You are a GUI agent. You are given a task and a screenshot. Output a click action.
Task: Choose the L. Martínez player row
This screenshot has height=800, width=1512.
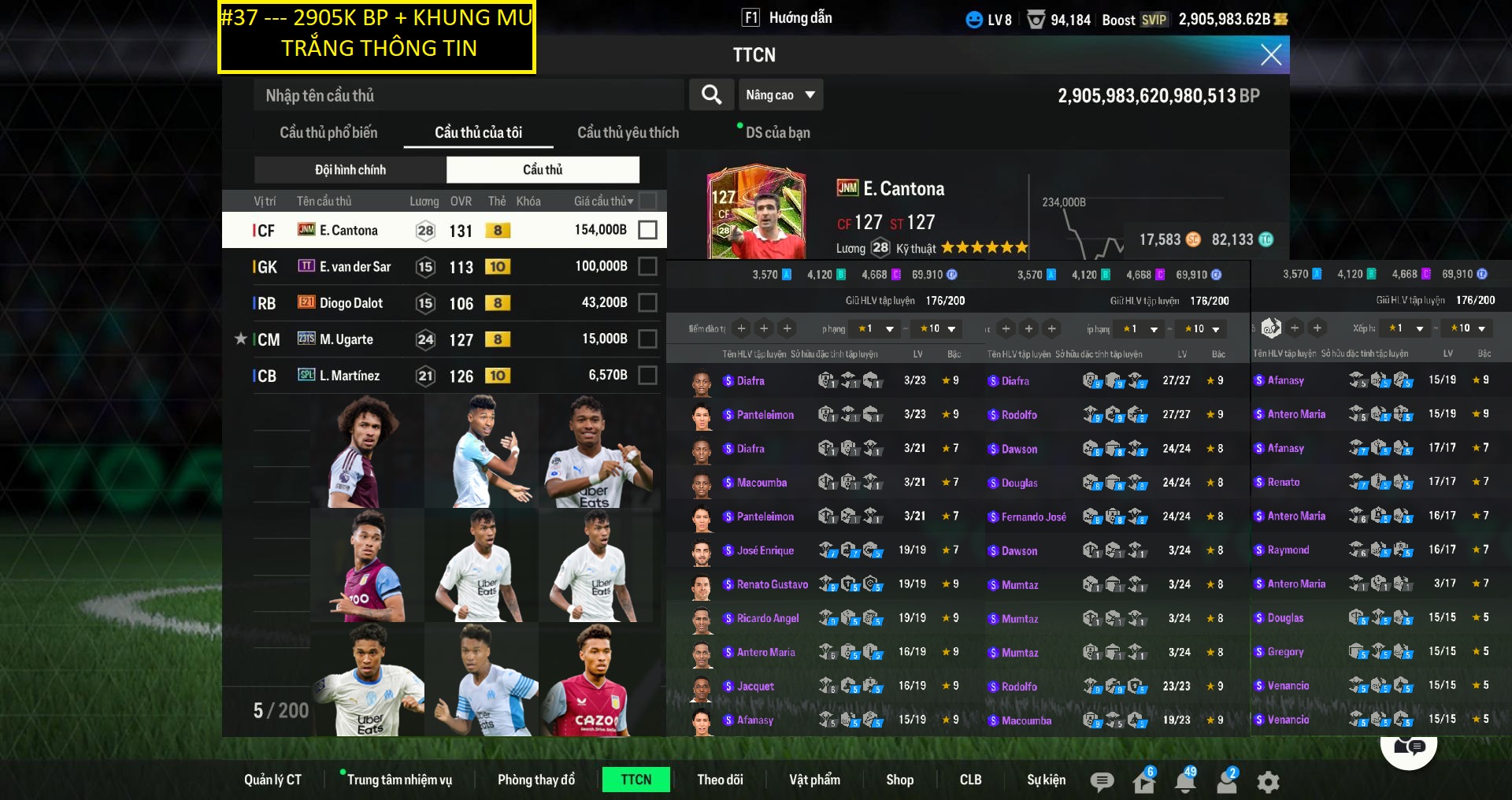pos(441,376)
